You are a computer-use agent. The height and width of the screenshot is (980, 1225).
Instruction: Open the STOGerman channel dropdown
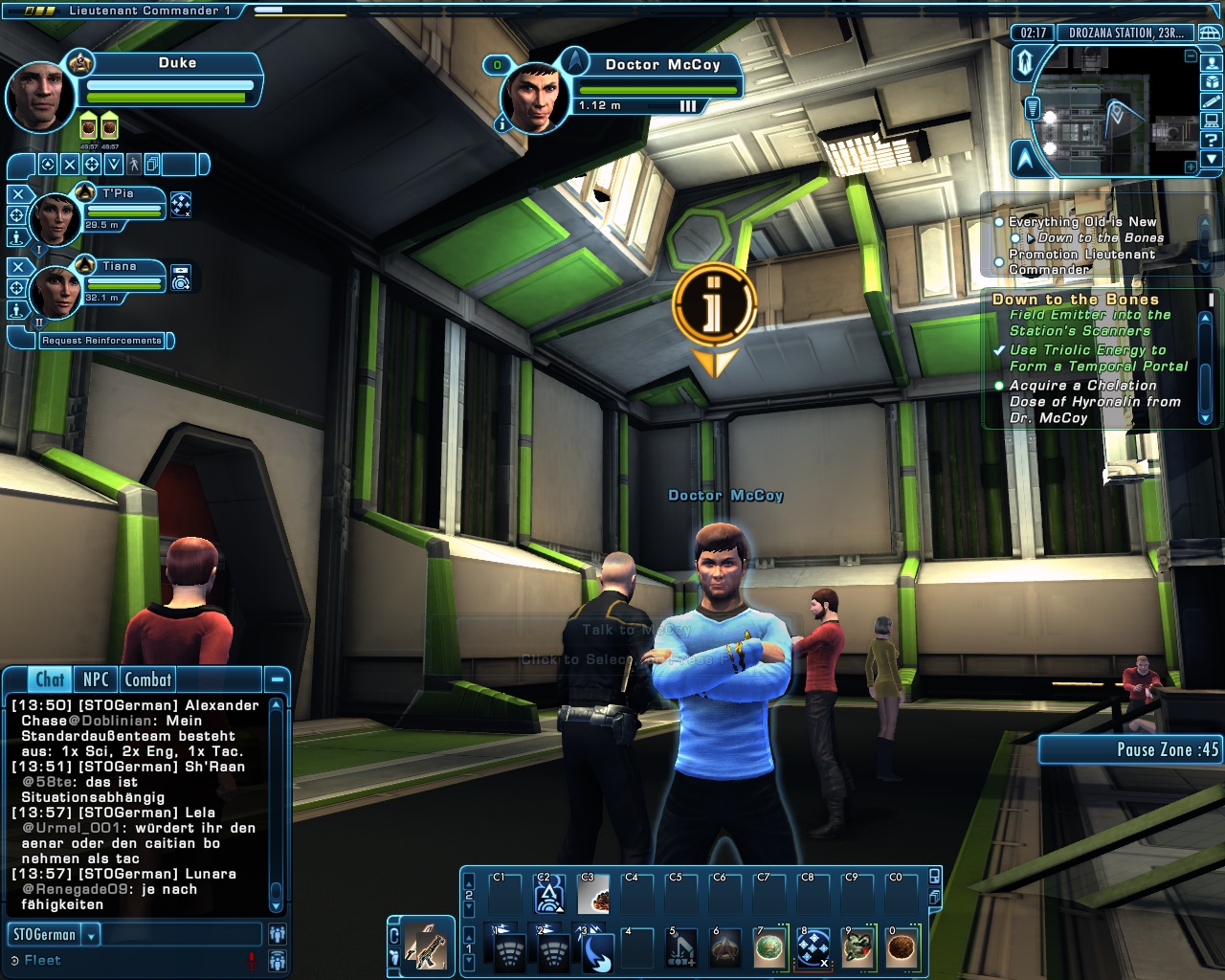click(92, 935)
